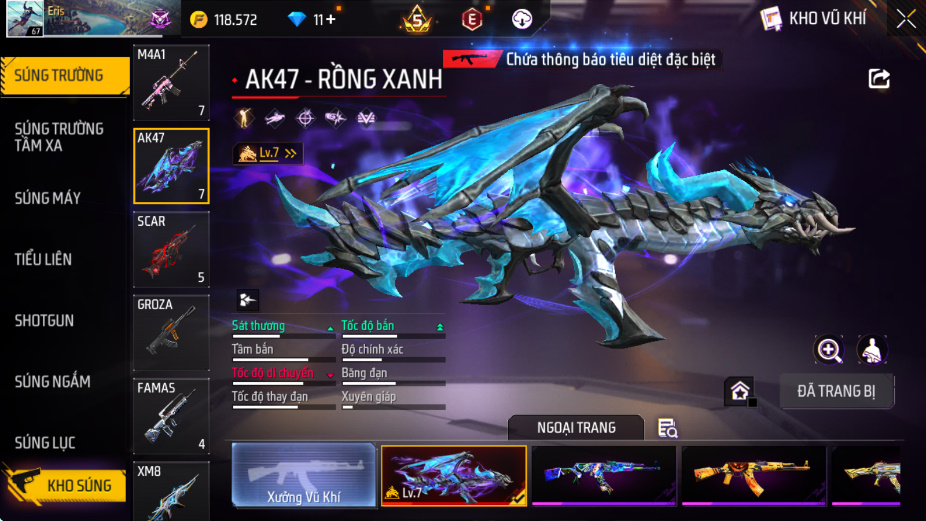Click the share icon
This screenshot has height=521, width=926.
coord(879,78)
